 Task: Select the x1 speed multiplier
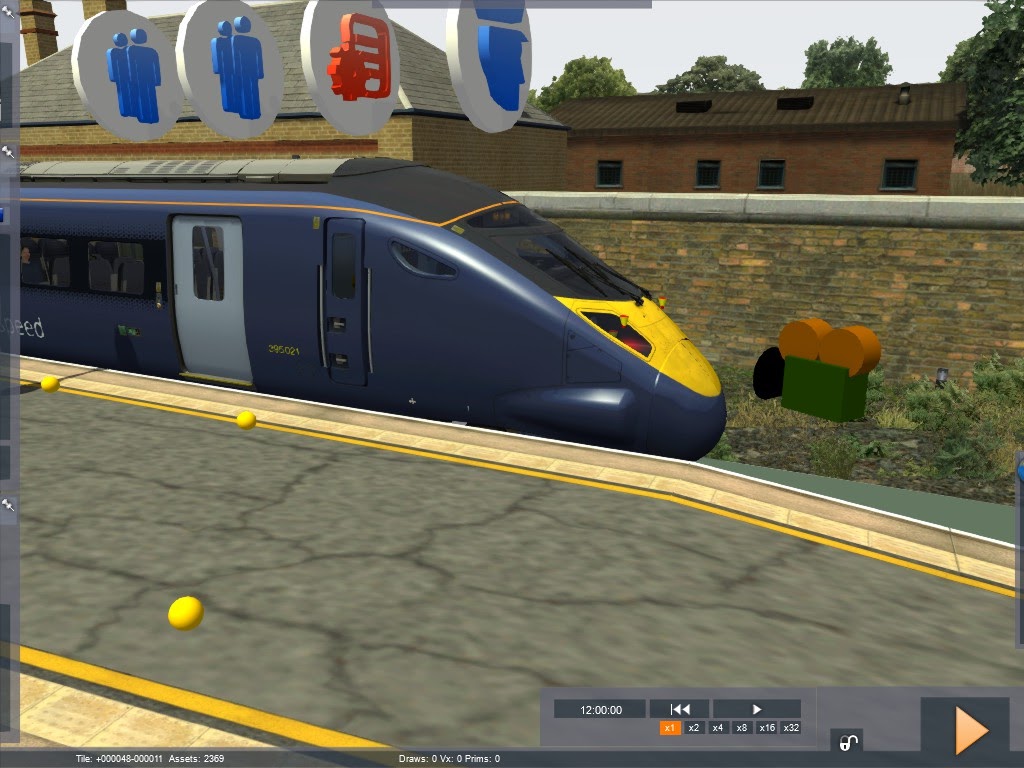[x=670, y=728]
